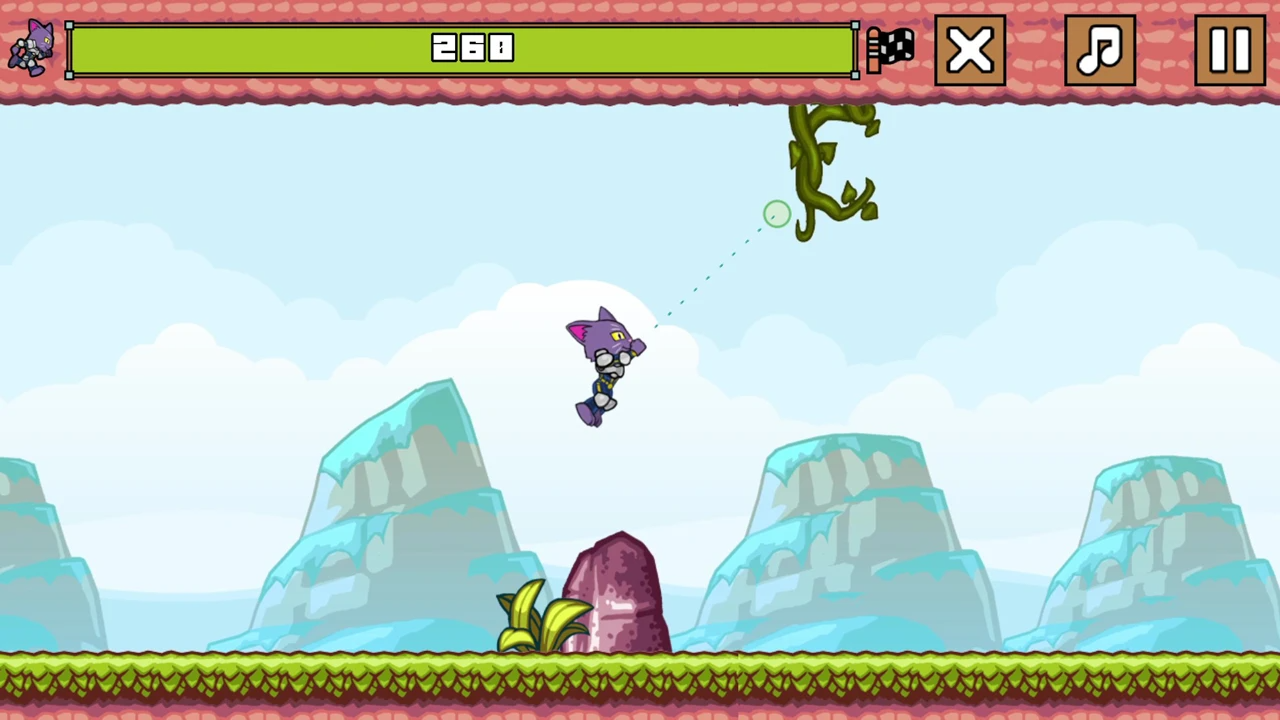Screen dimensions: 1280x720
Task: Toggle sound using the note button
Action: coord(1099,48)
